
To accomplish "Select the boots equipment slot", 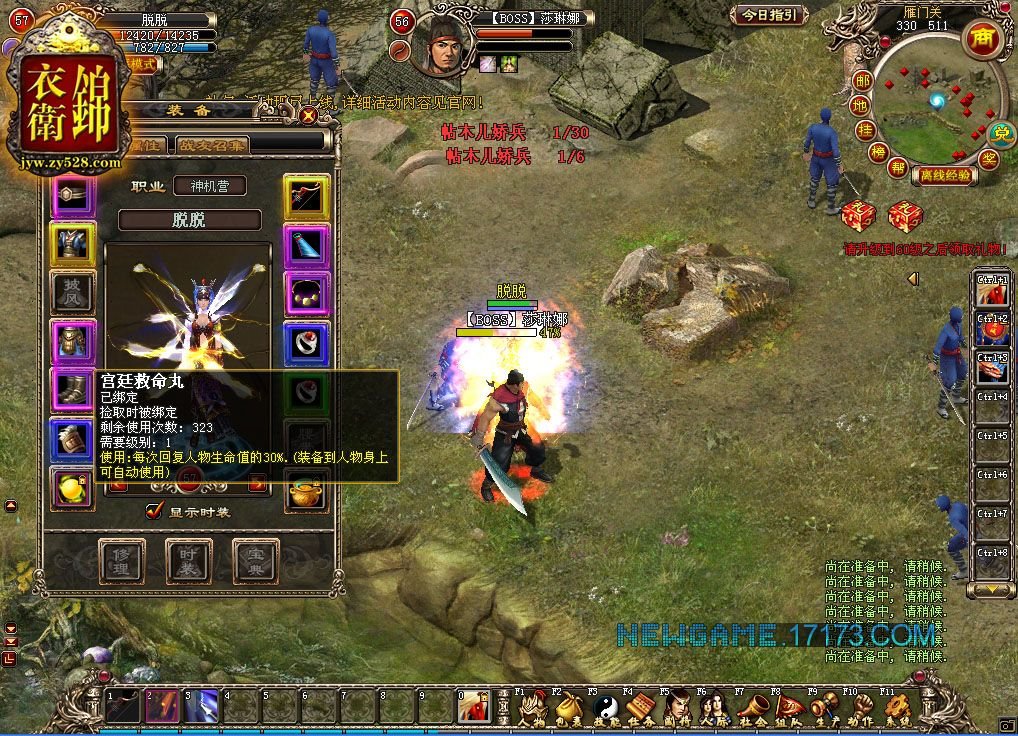I will coord(73,390).
